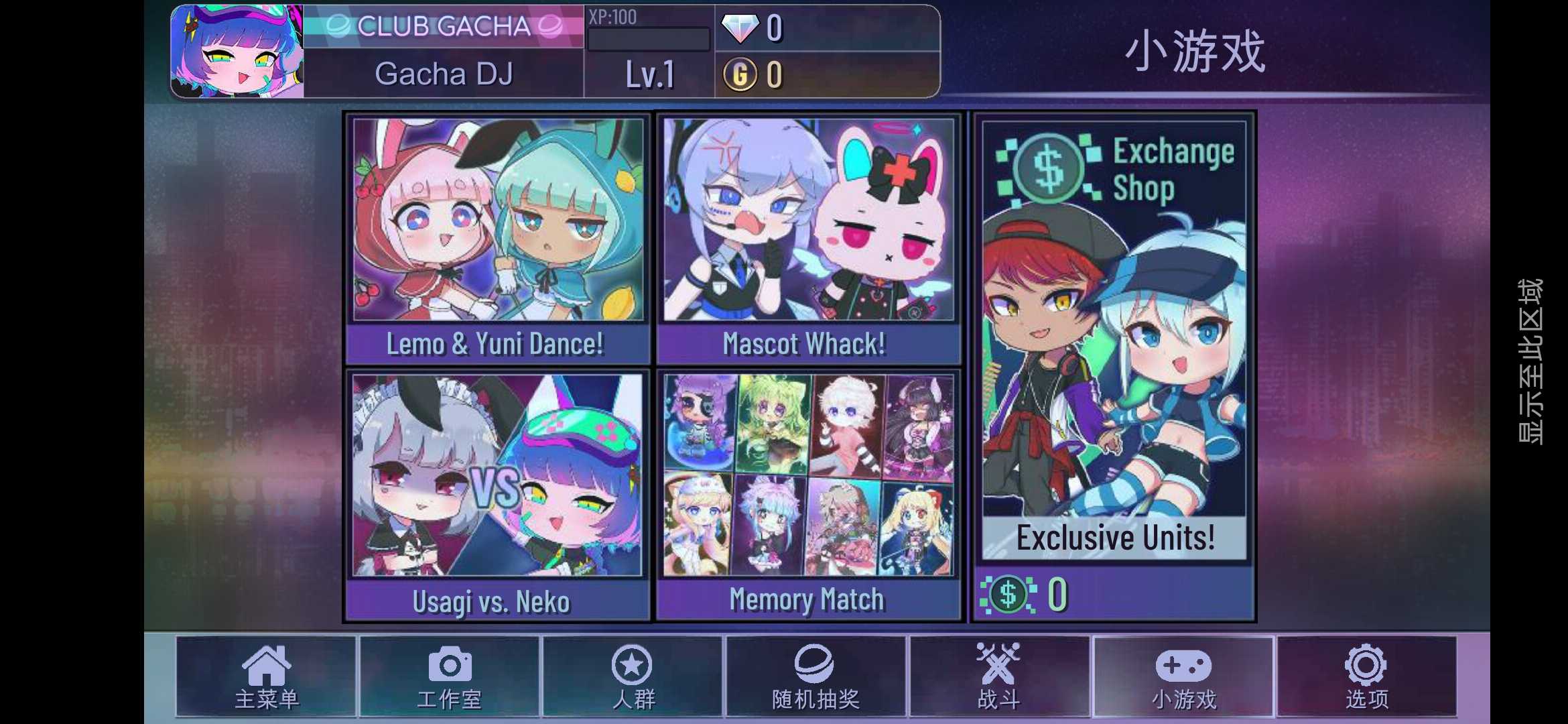Screen dimensions: 1568x724
Task: Start the Lemo & Yuni Dance! minigame
Action: coord(496,235)
